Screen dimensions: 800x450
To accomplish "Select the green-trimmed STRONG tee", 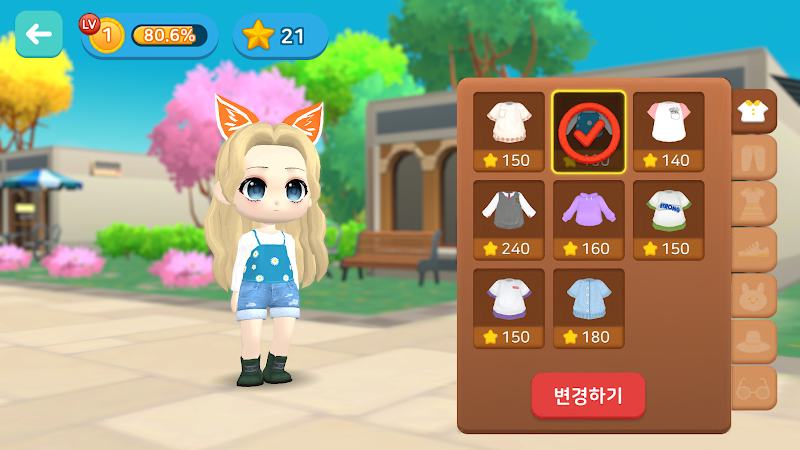I will [x=669, y=220].
